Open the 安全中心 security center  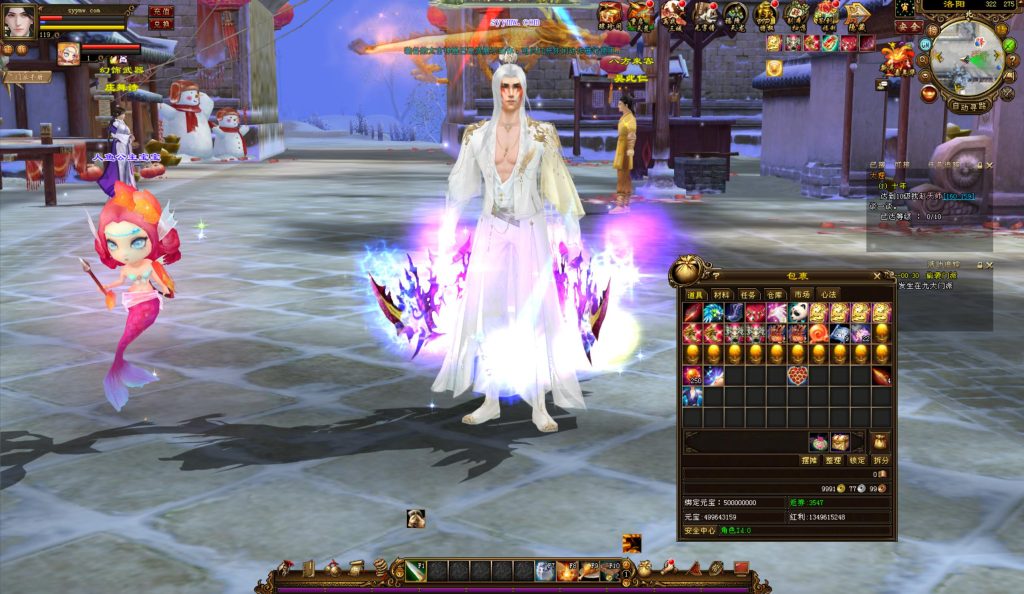point(700,531)
